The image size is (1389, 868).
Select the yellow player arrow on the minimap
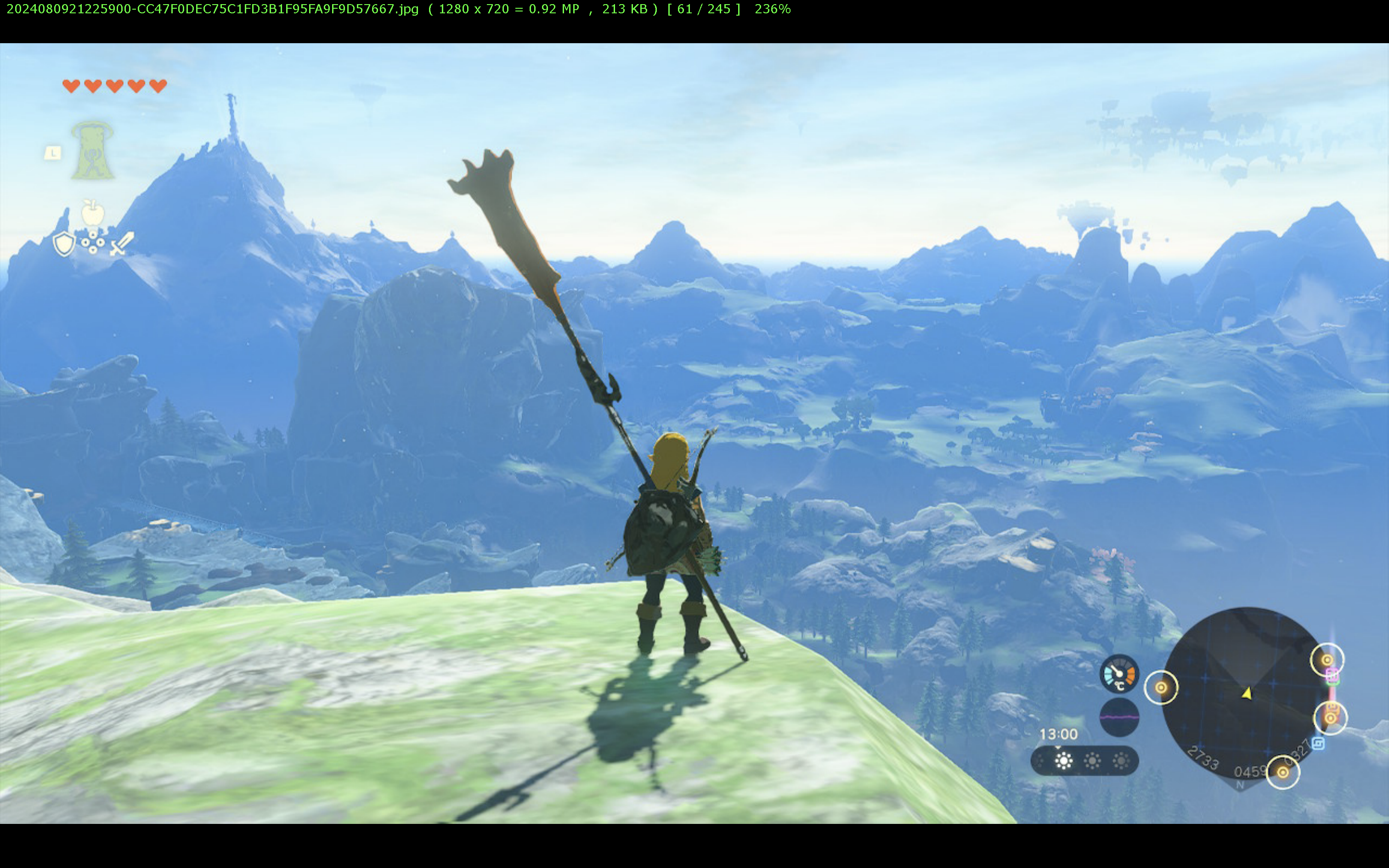1247,693
